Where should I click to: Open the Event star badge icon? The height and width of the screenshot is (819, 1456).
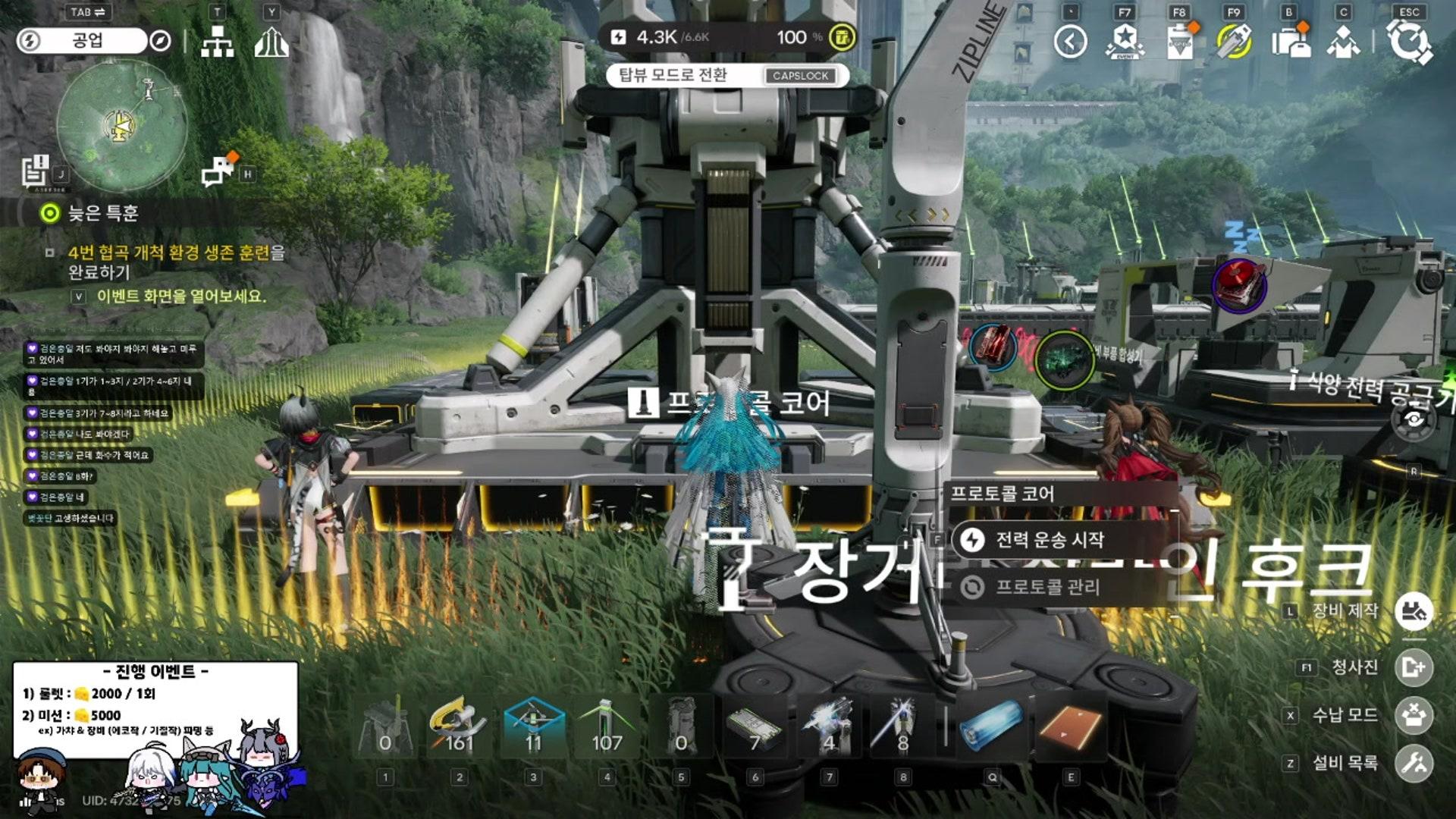click(x=1125, y=42)
